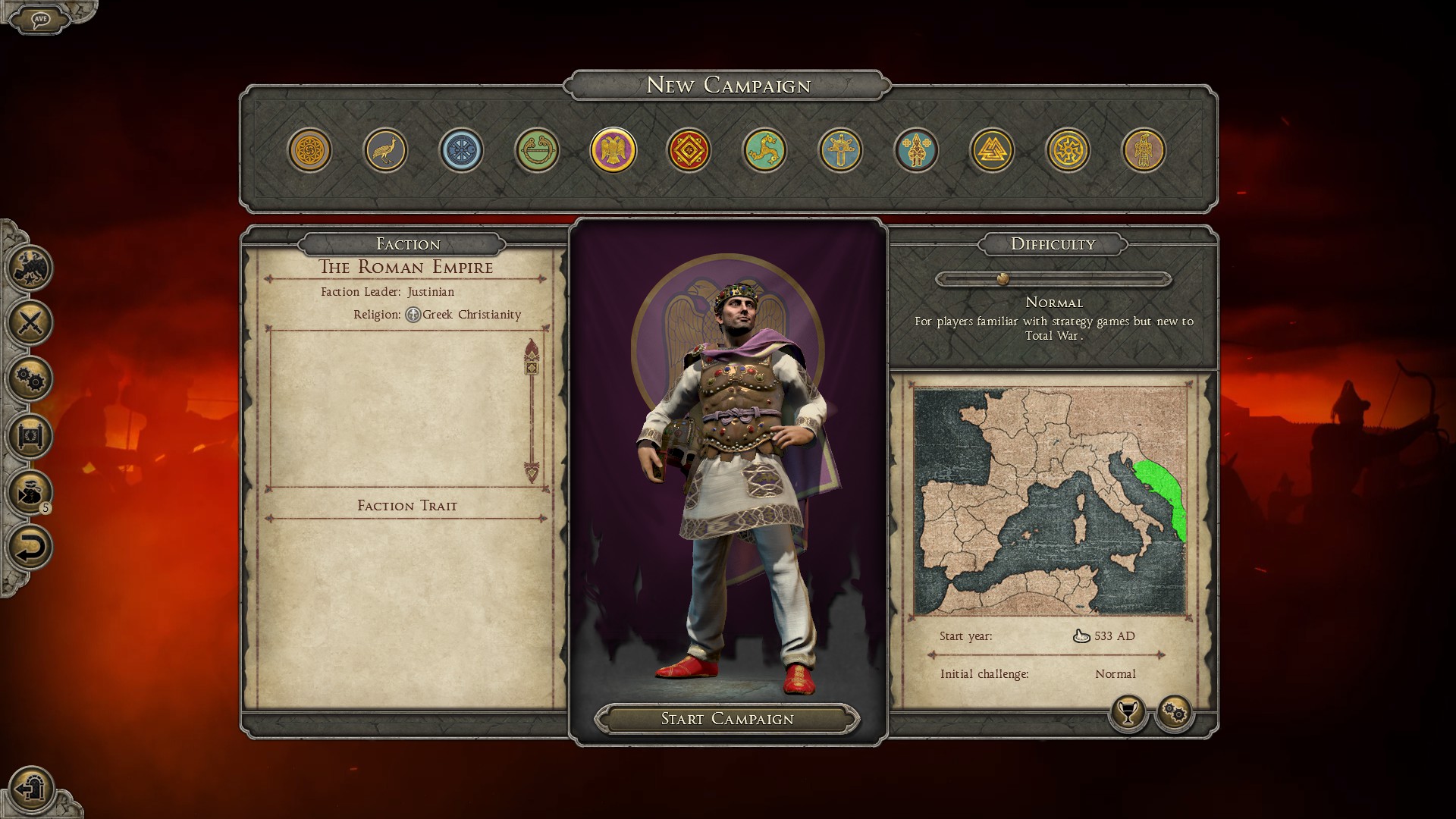Pick the green brooch faction emblem
The image size is (1456, 819).
[x=537, y=150]
